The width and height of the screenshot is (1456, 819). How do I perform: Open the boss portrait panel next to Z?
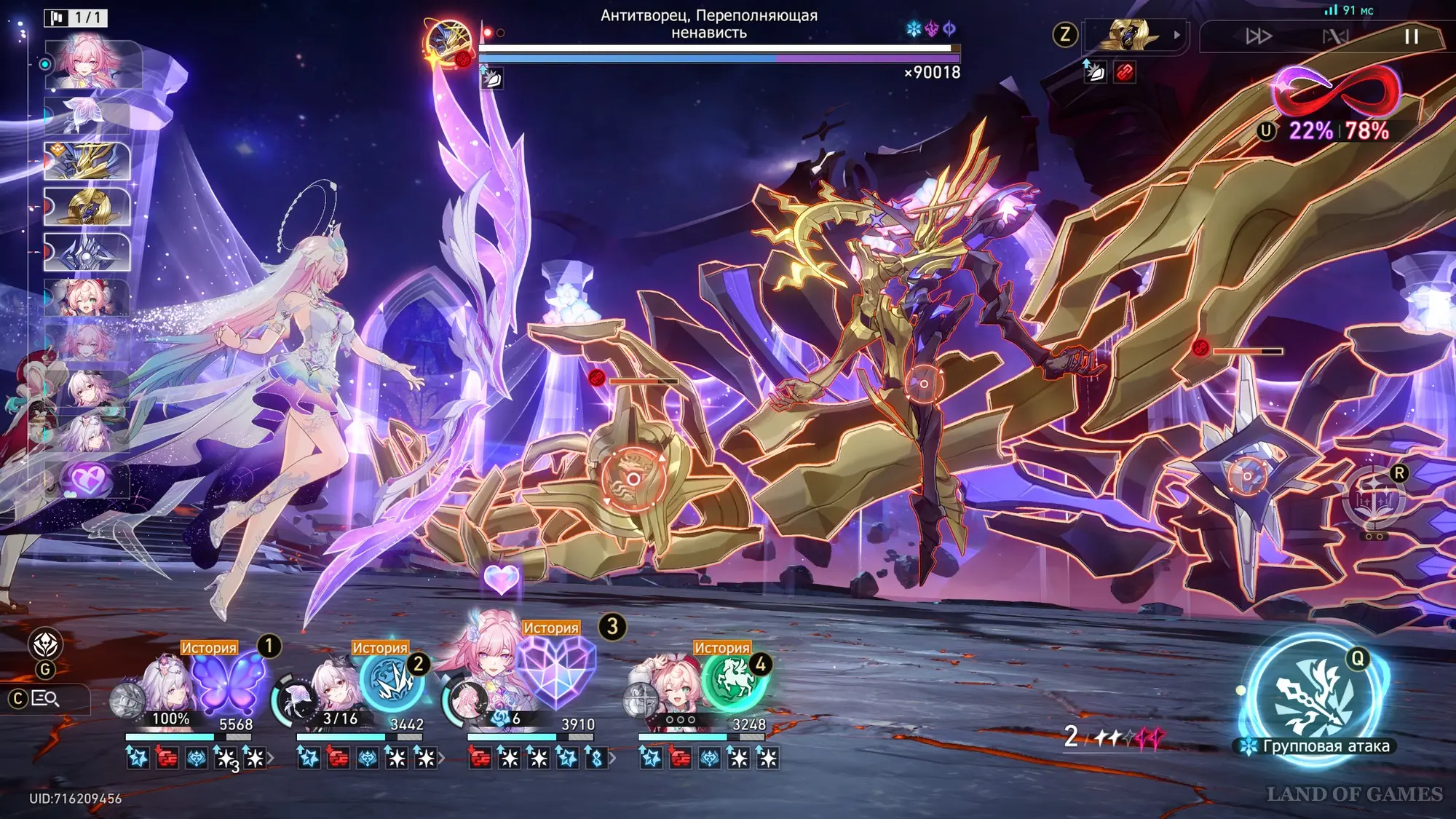[1133, 35]
